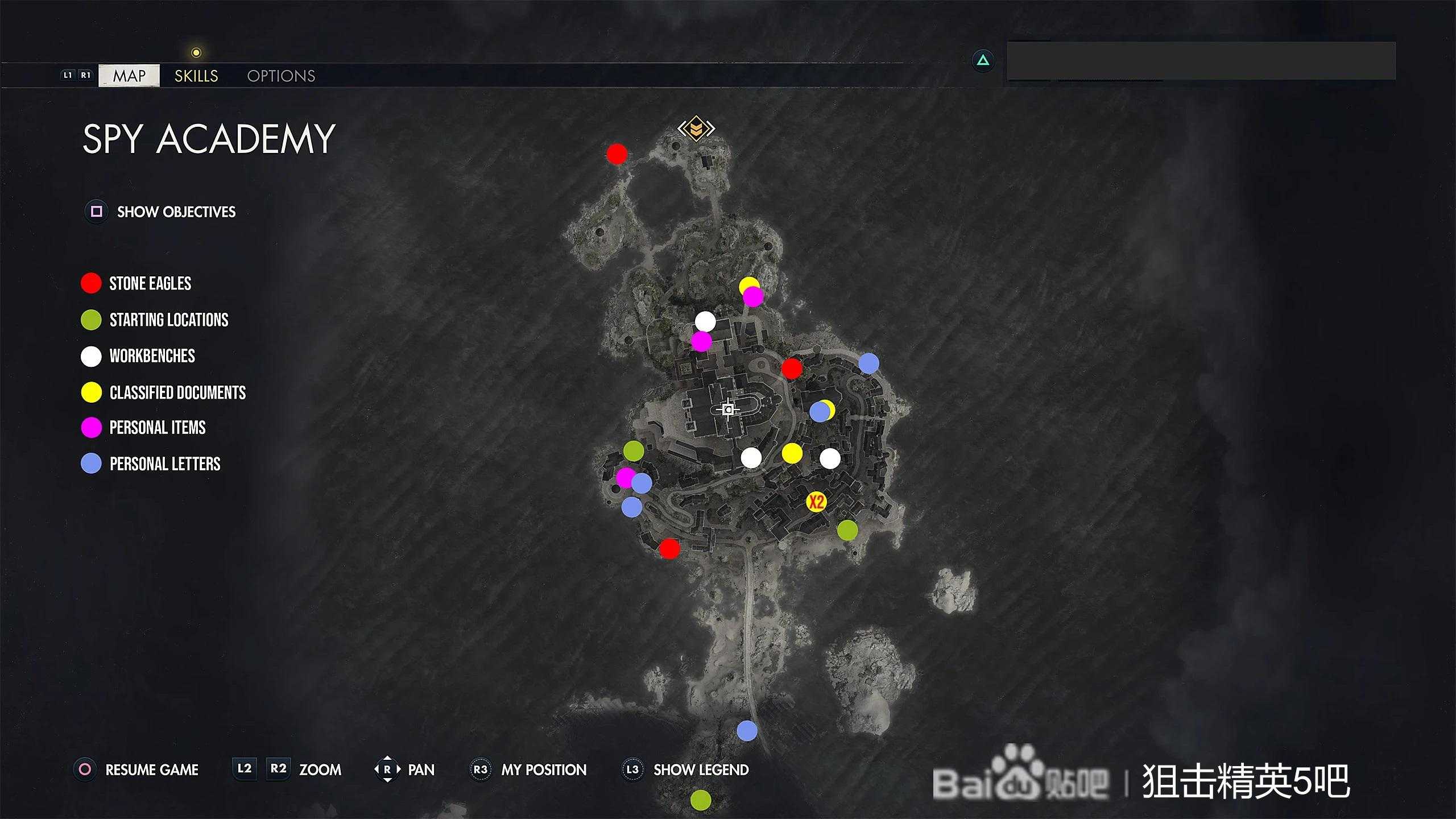
Task: Select the Map tab
Action: (x=129, y=76)
